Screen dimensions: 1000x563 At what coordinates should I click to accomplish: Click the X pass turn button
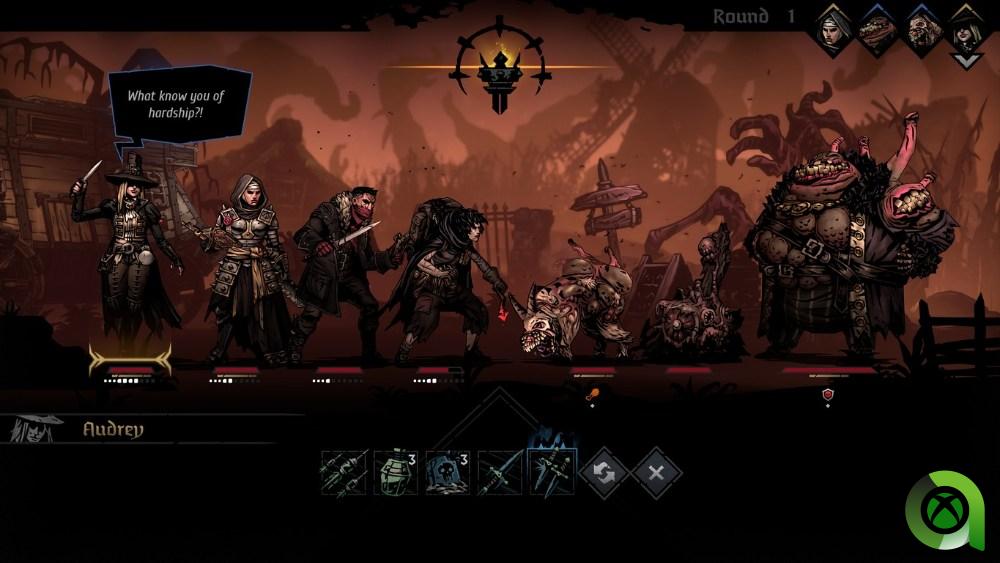pyautogui.click(x=656, y=472)
